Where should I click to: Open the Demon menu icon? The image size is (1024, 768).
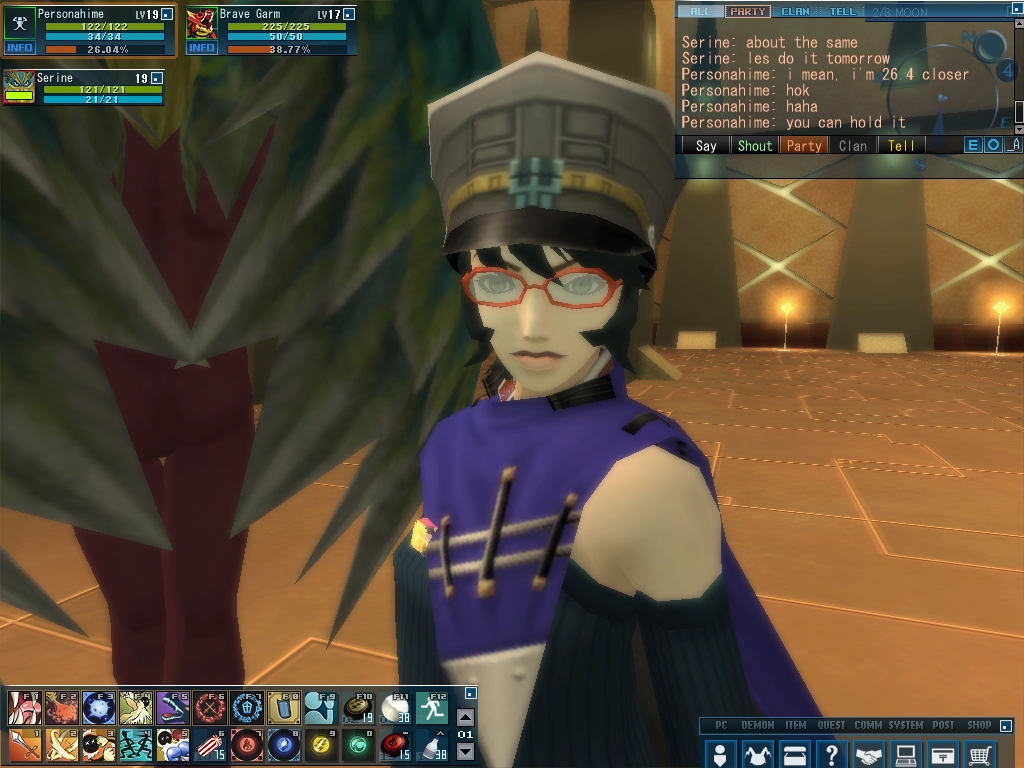pyautogui.click(x=757, y=753)
